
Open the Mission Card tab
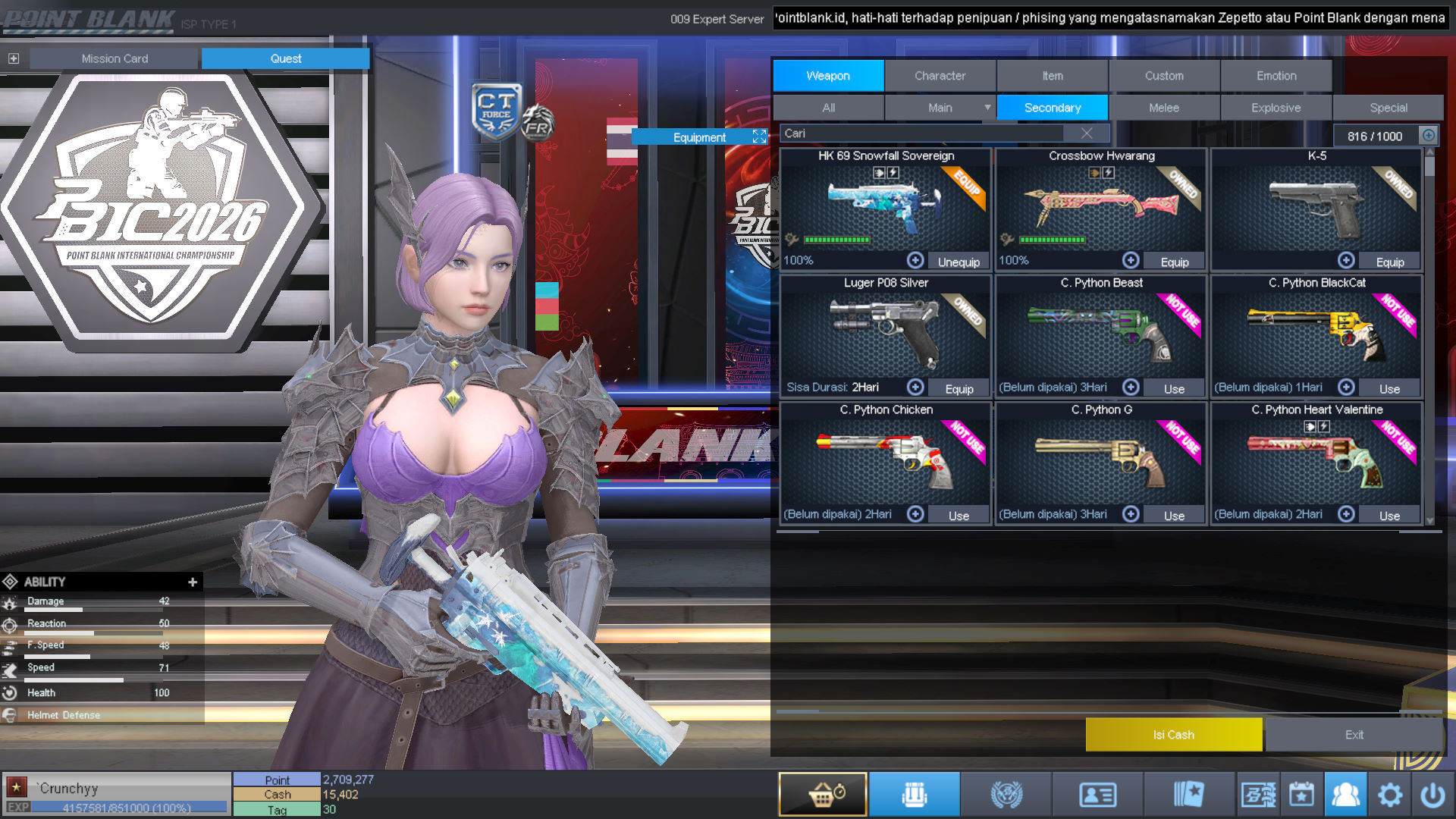115,58
